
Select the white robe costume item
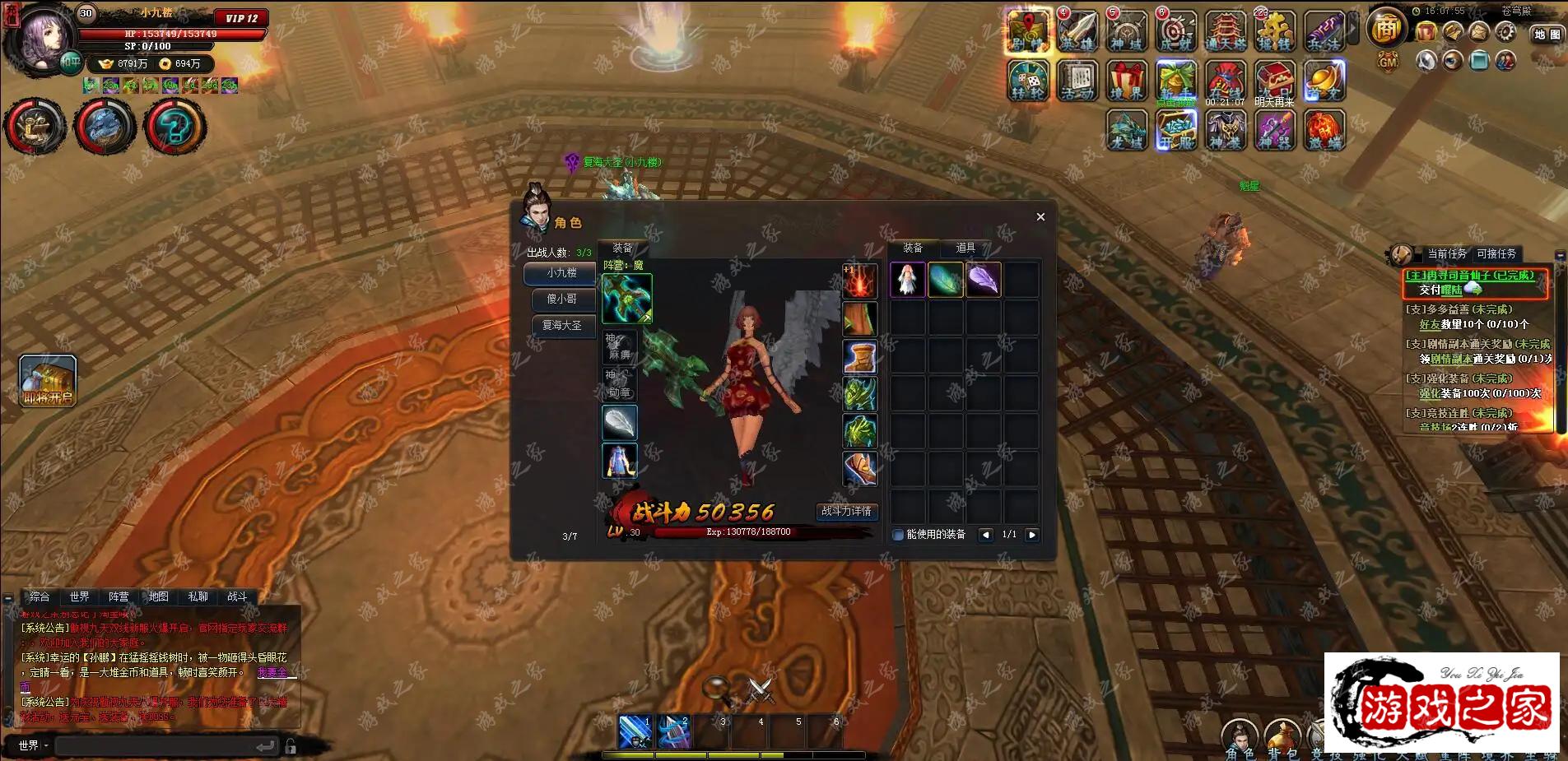point(908,281)
